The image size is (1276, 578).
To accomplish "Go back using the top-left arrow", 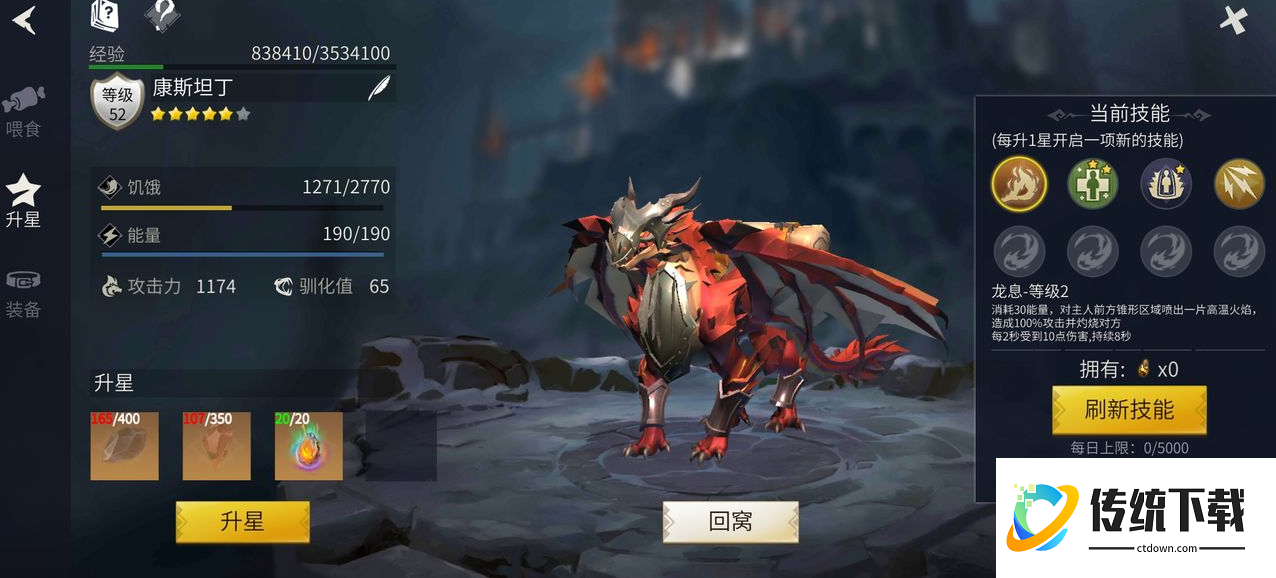I will [24, 20].
